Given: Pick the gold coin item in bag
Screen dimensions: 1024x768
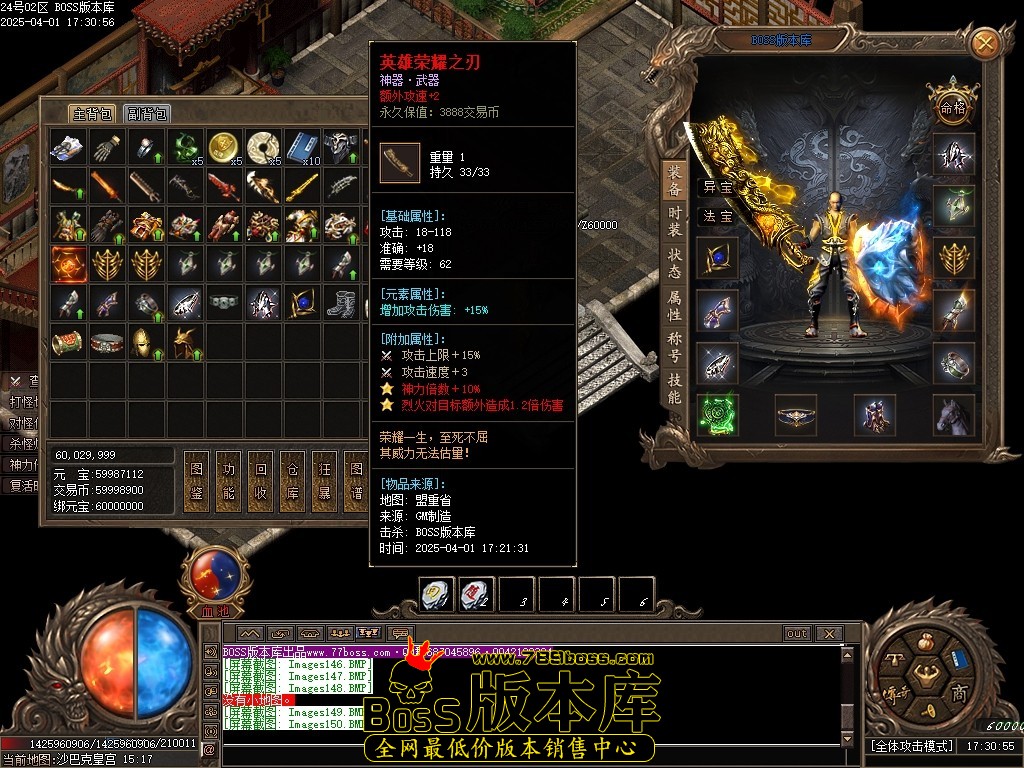Looking at the screenshot, I should [223, 148].
